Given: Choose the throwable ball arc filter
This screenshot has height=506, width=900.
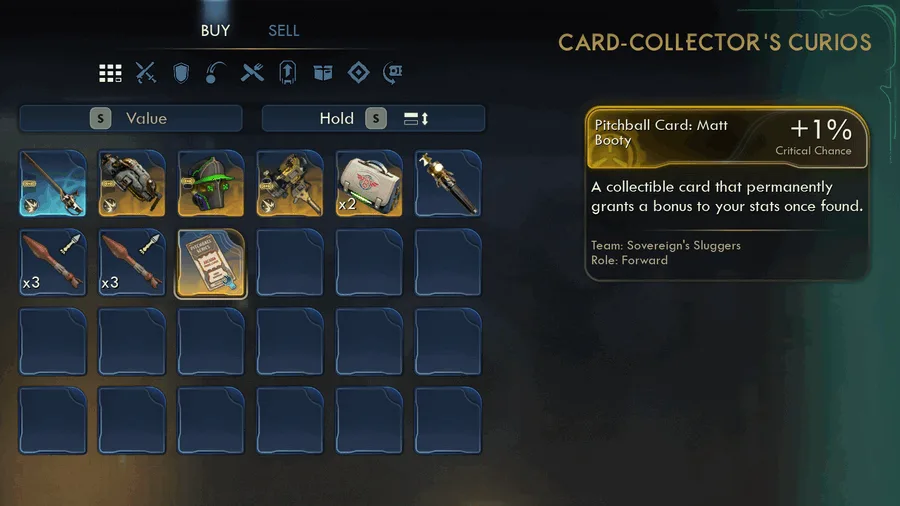Looking at the screenshot, I should click(x=216, y=73).
